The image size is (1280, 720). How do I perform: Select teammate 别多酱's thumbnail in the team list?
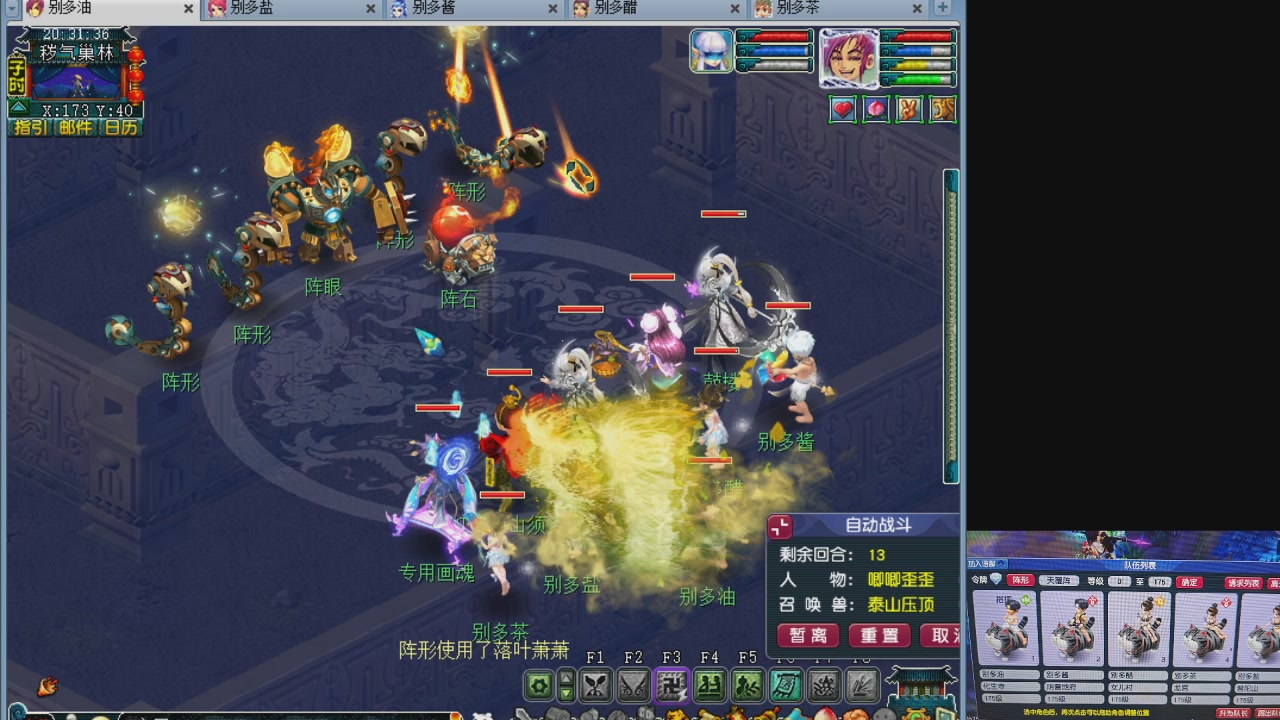1075,630
